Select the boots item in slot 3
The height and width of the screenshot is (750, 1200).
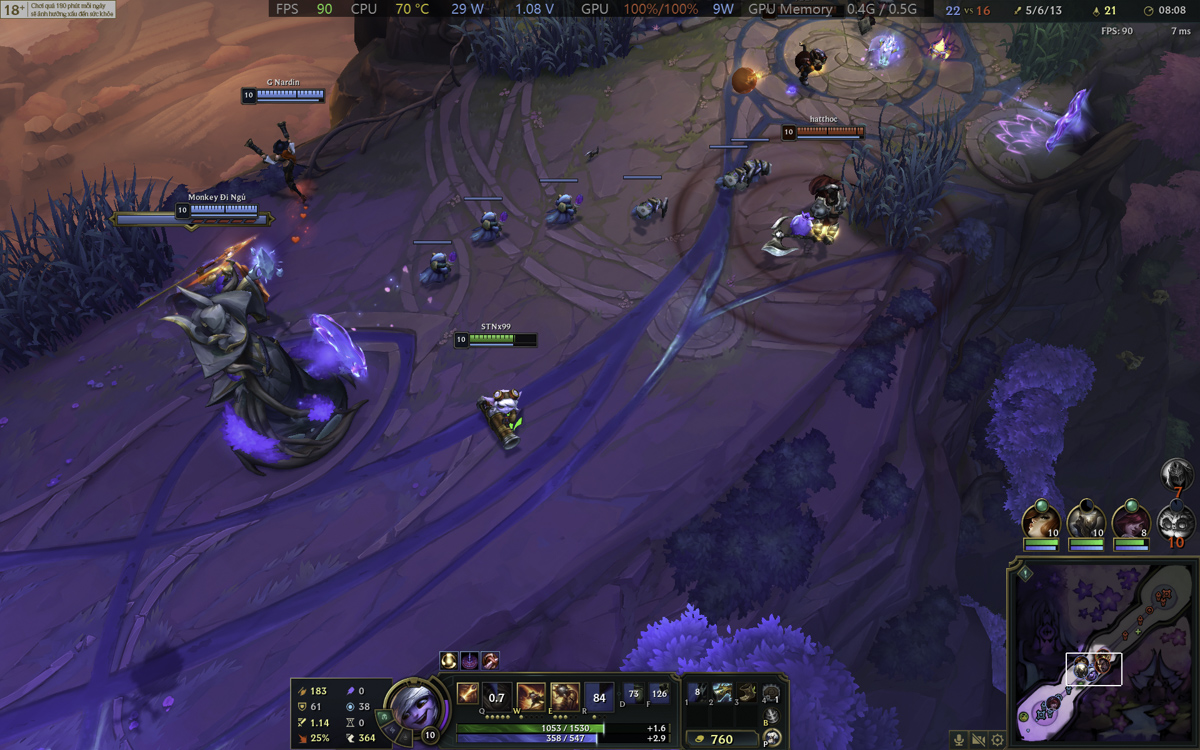747,692
